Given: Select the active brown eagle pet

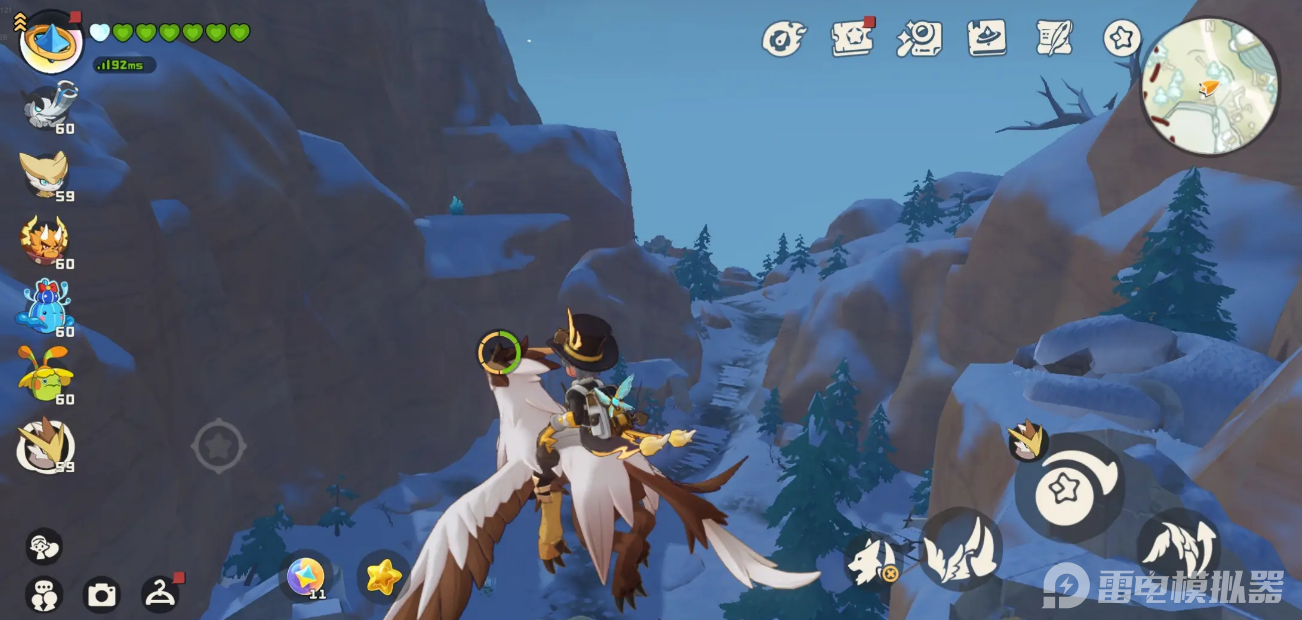Looking at the screenshot, I should coord(45,445).
